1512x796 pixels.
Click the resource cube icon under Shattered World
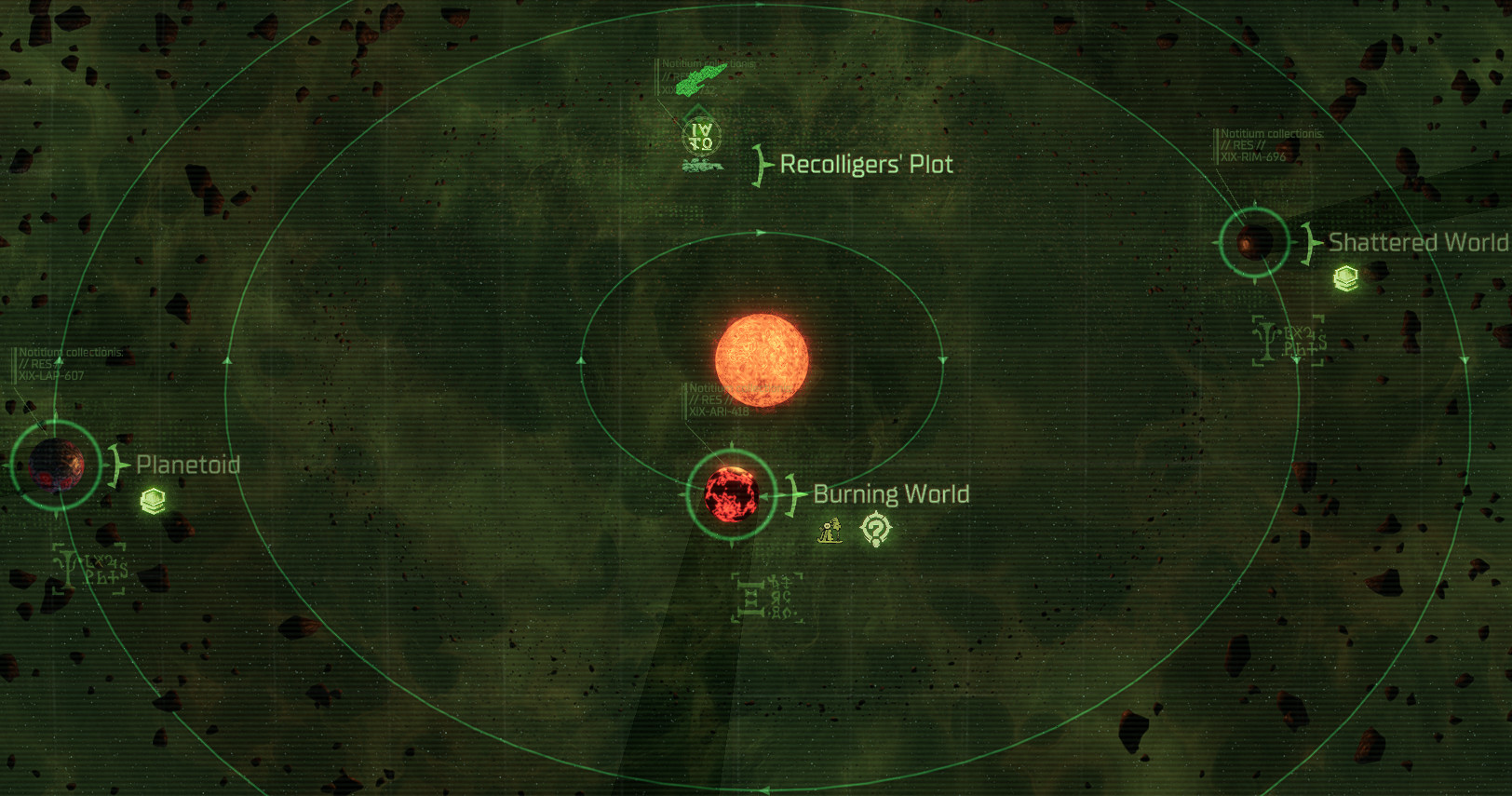click(1345, 277)
